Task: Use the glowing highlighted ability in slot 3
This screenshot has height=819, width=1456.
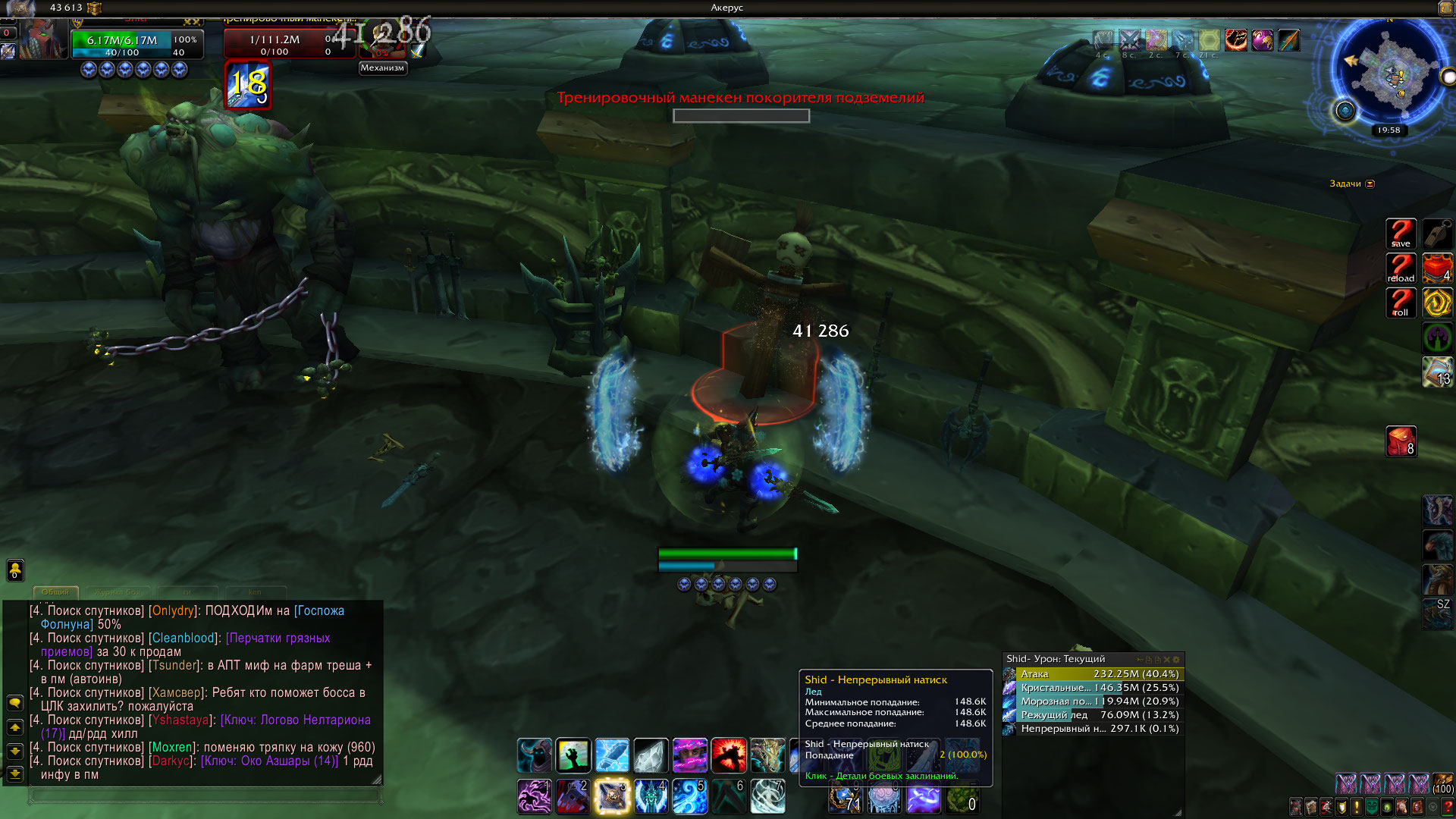Action: coord(612,796)
